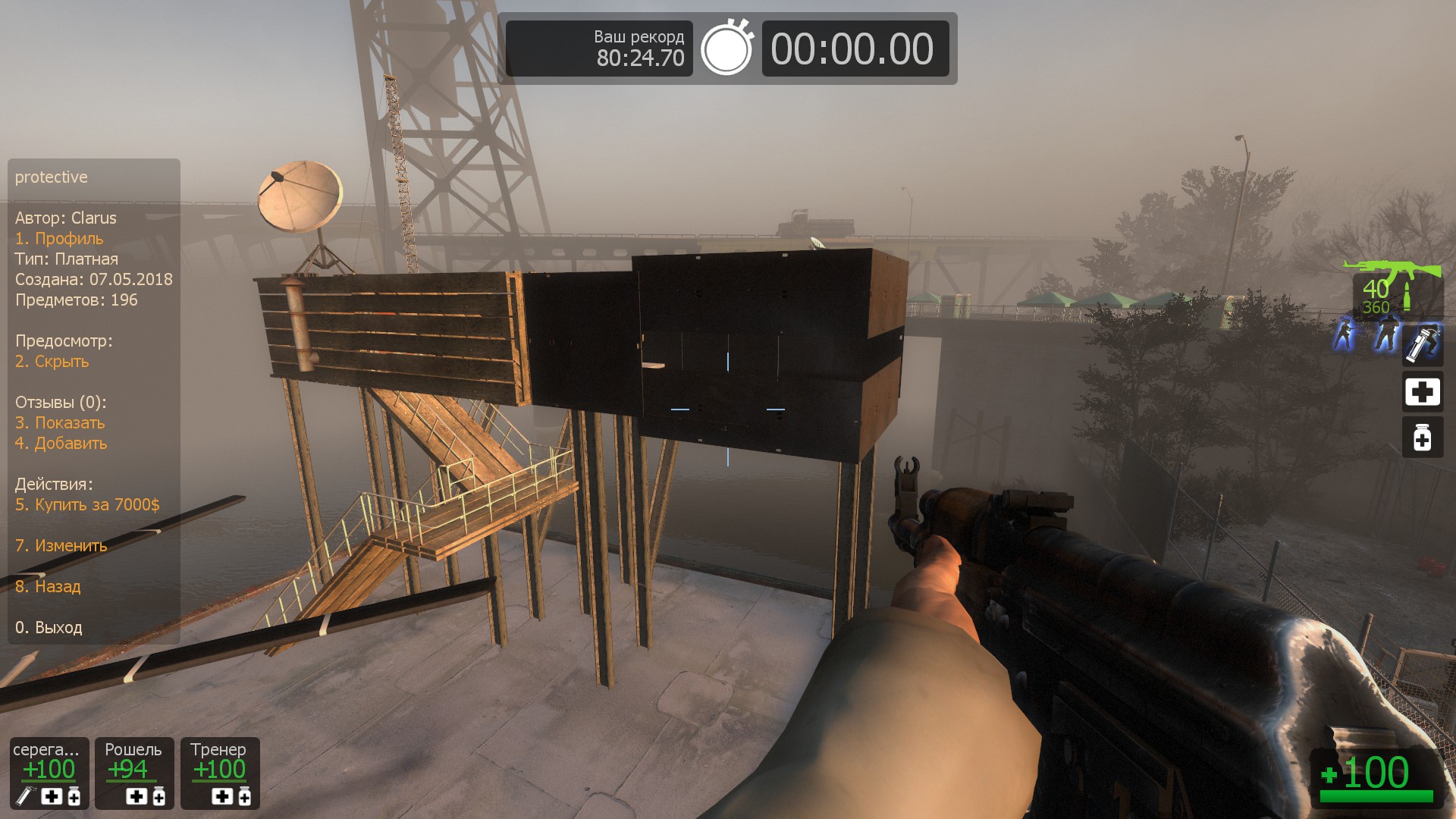This screenshot has height=819, width=1456.
Task: Go back with "8. Назад"
Action: pyautogui.click(x=48, y=587)
